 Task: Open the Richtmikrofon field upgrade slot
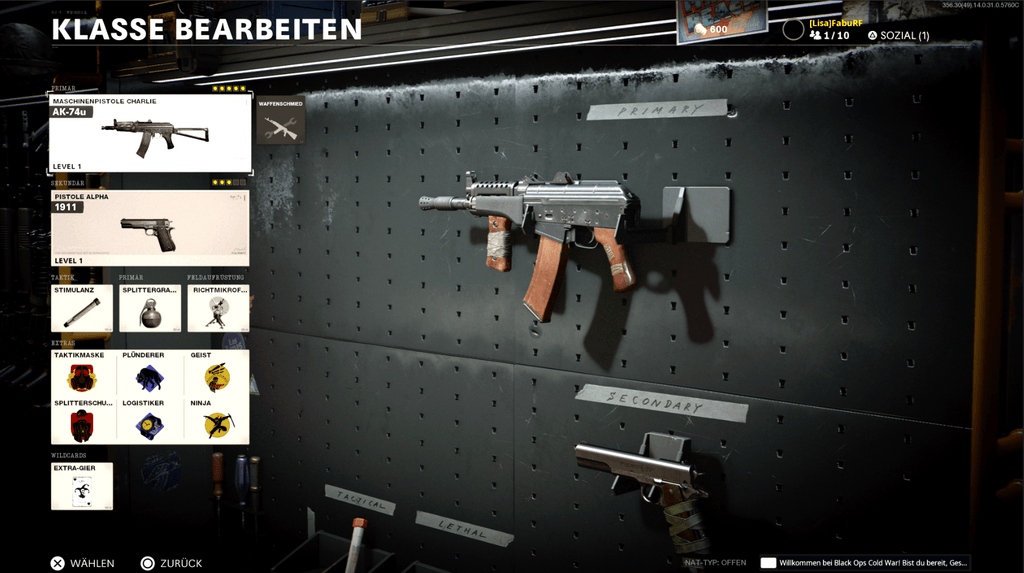coord(218,308)
